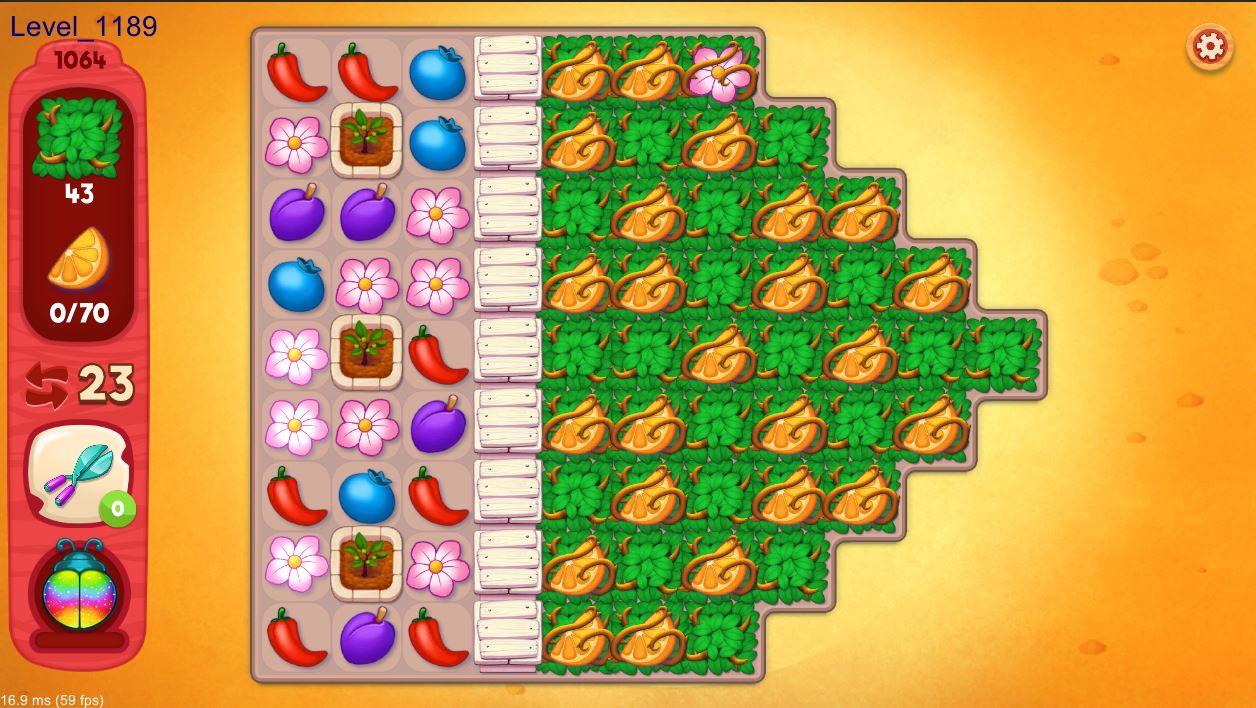Select the vine-wrapped pink flower tile
This screenshot has height=708, width=1256.
click(719, 69)
